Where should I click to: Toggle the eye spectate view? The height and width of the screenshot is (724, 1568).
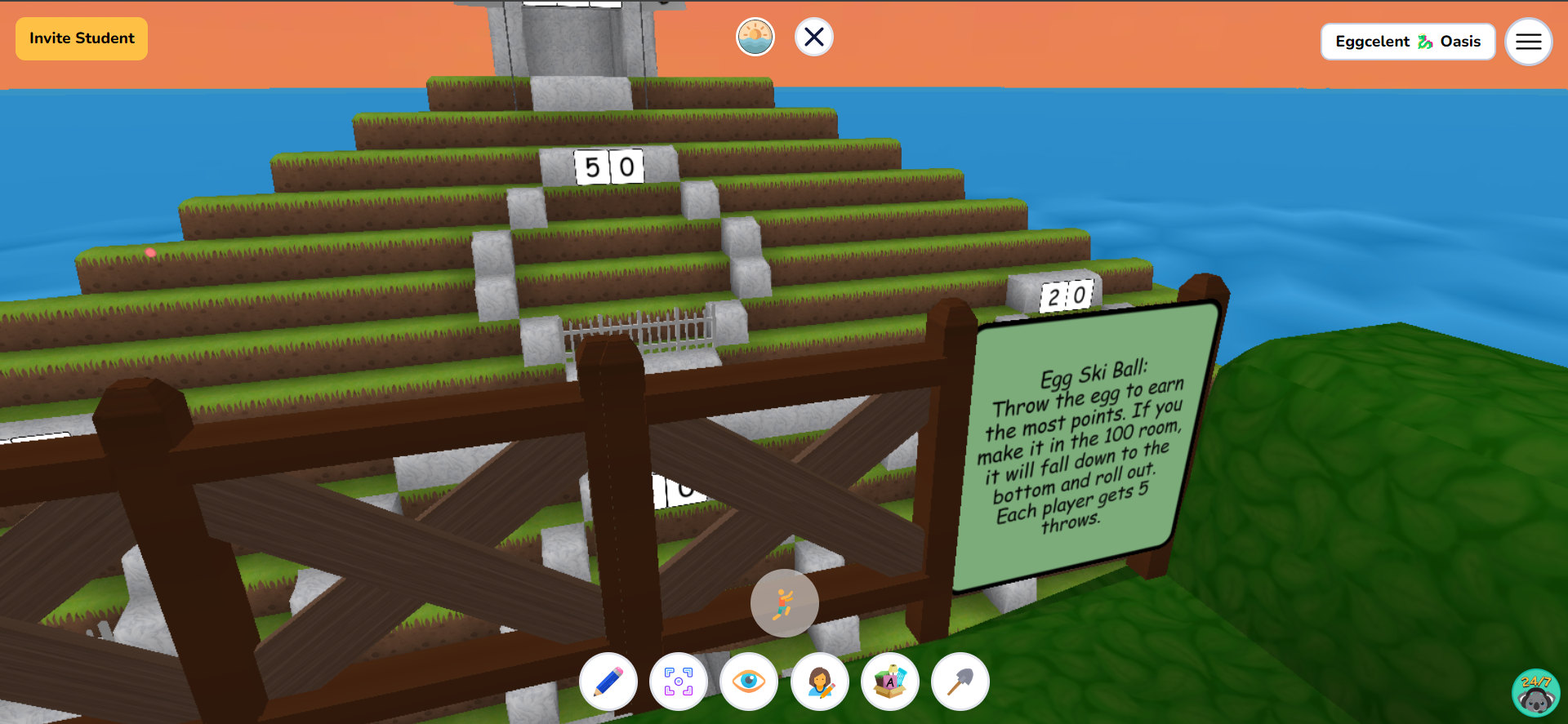pos(749,682)
